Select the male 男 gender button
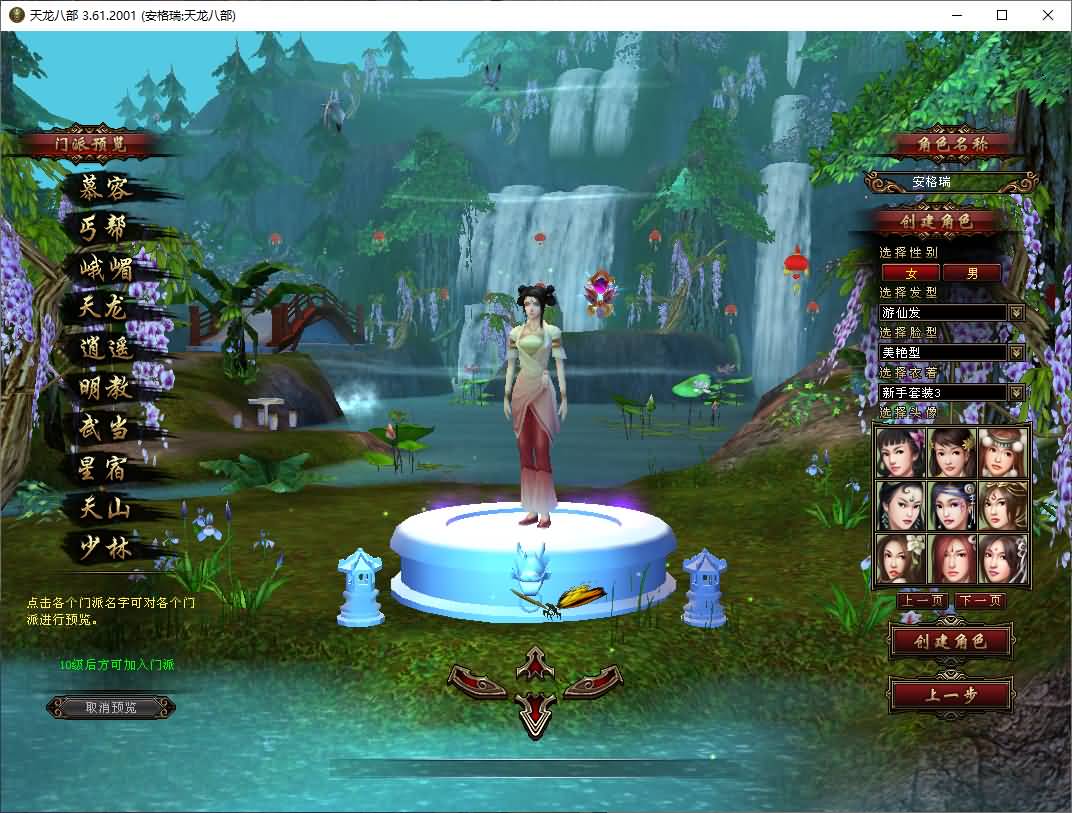Screen dimensions: 1072x813 (971, 272)
